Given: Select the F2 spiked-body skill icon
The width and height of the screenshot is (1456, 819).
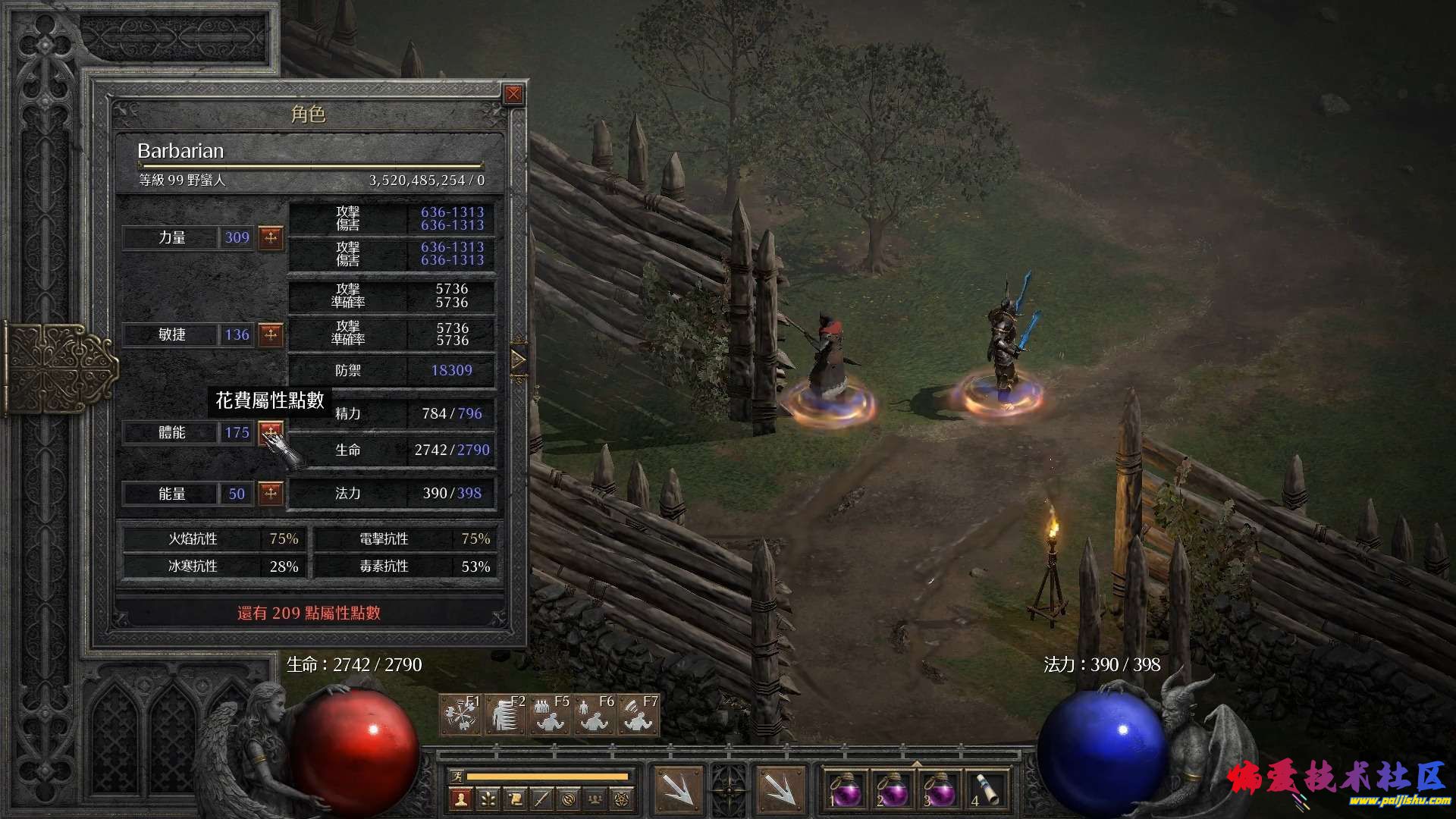Looking at the screenshot, I should pyautogui.click(x=505, y=715).
